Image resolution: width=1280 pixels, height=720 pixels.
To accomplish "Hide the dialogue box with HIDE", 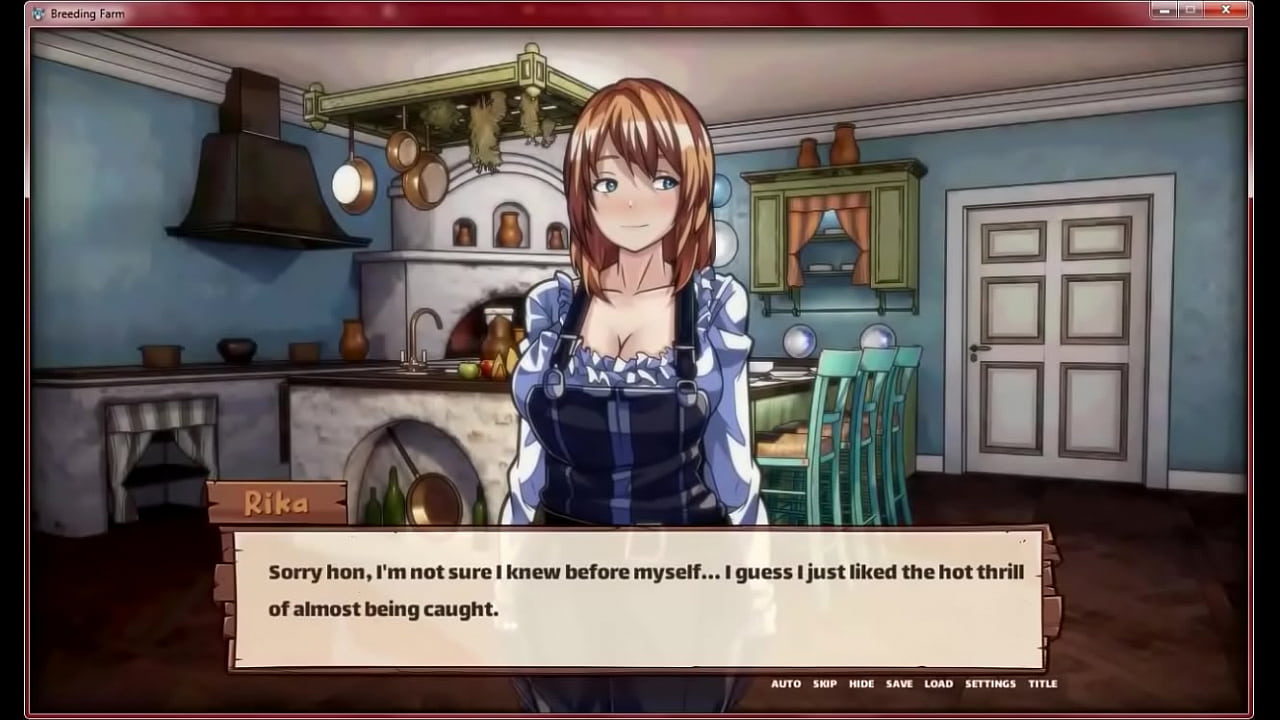I will pyautogui.click(x=861, y=684).
